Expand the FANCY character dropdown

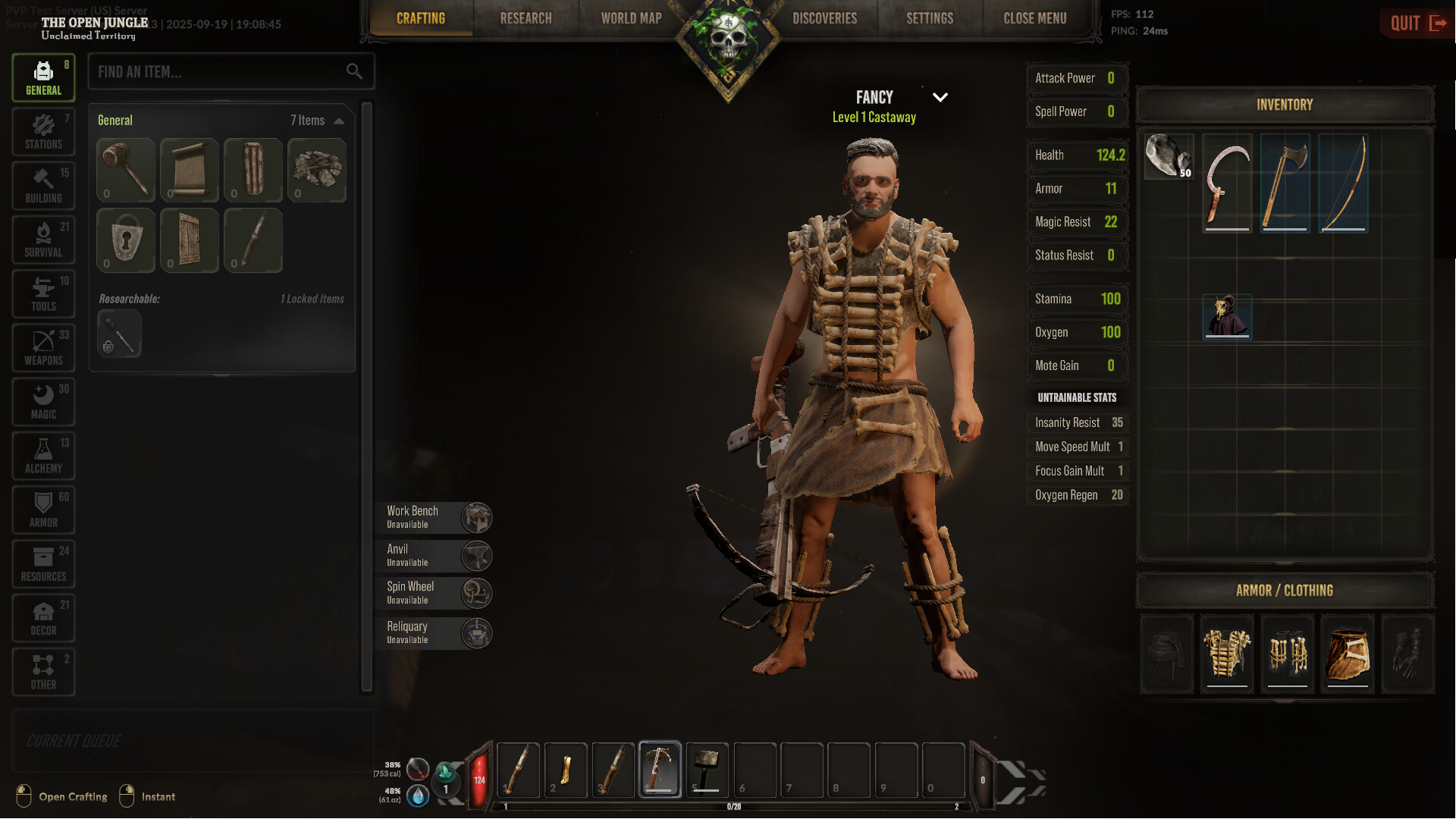940,97
